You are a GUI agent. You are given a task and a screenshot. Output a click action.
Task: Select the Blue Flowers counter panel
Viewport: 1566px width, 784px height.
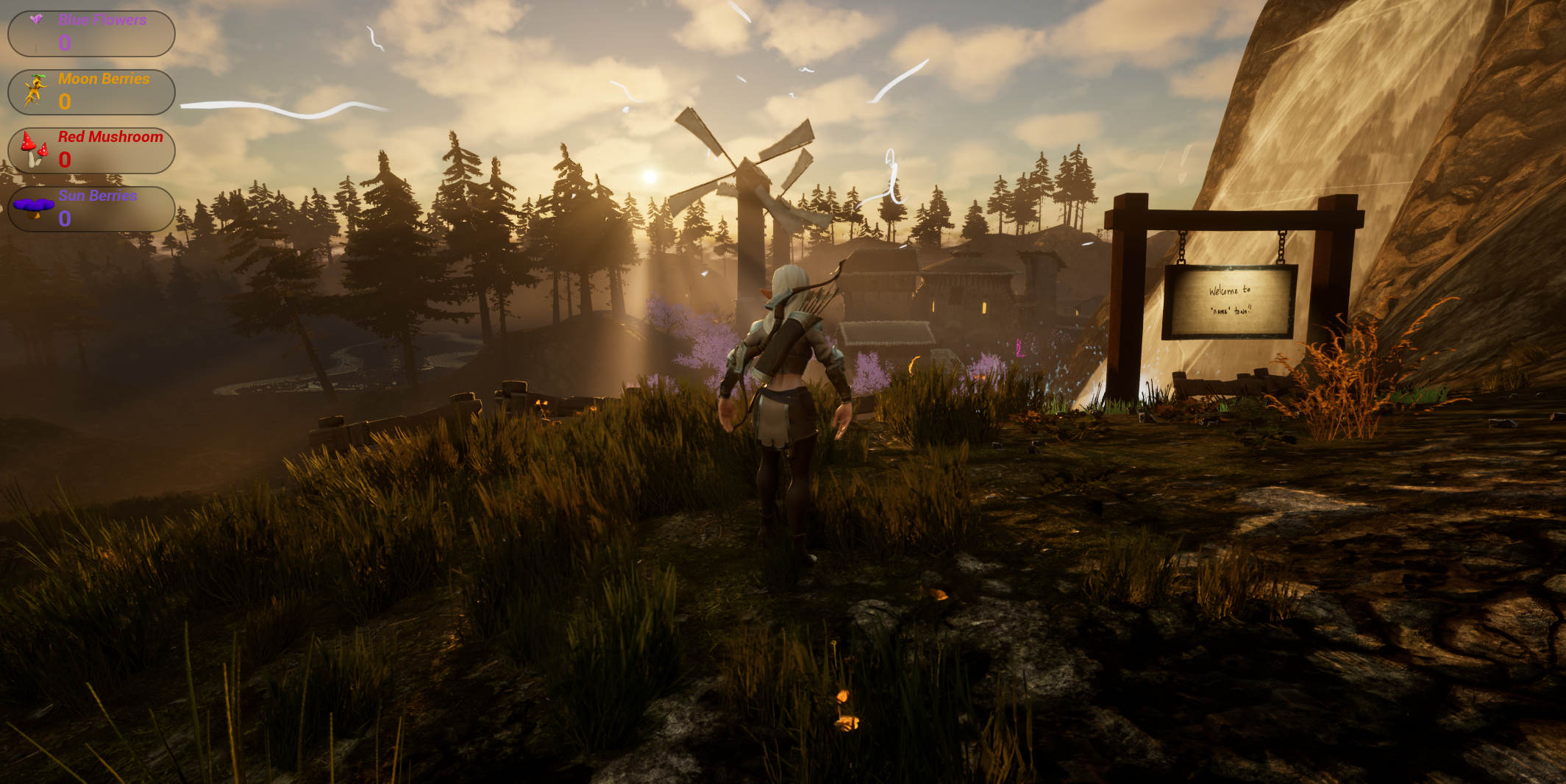pos(91,33)
